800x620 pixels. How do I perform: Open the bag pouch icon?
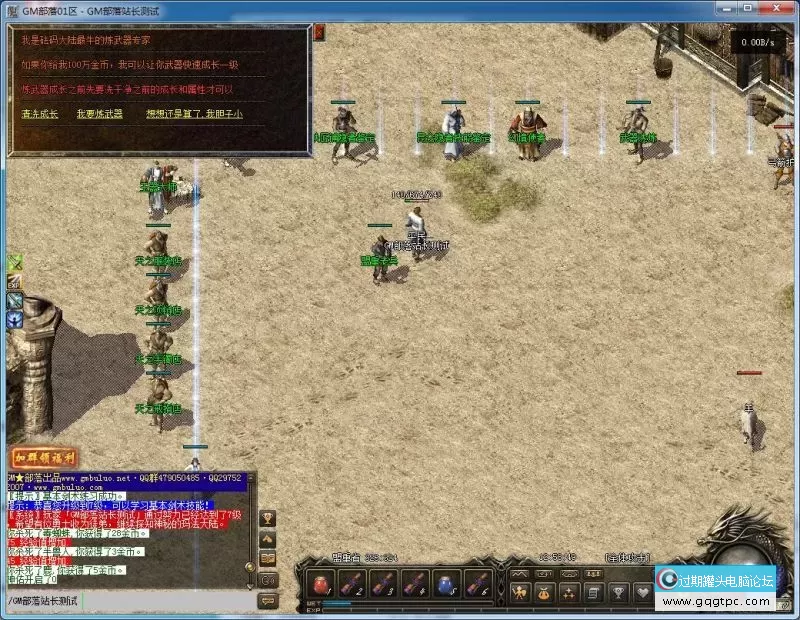point(545,592)
